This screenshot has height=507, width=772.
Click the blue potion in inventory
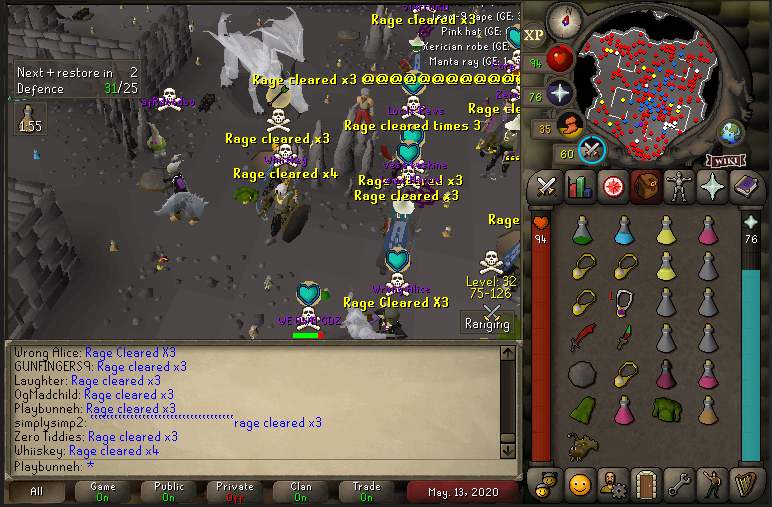tap(624, 232)
